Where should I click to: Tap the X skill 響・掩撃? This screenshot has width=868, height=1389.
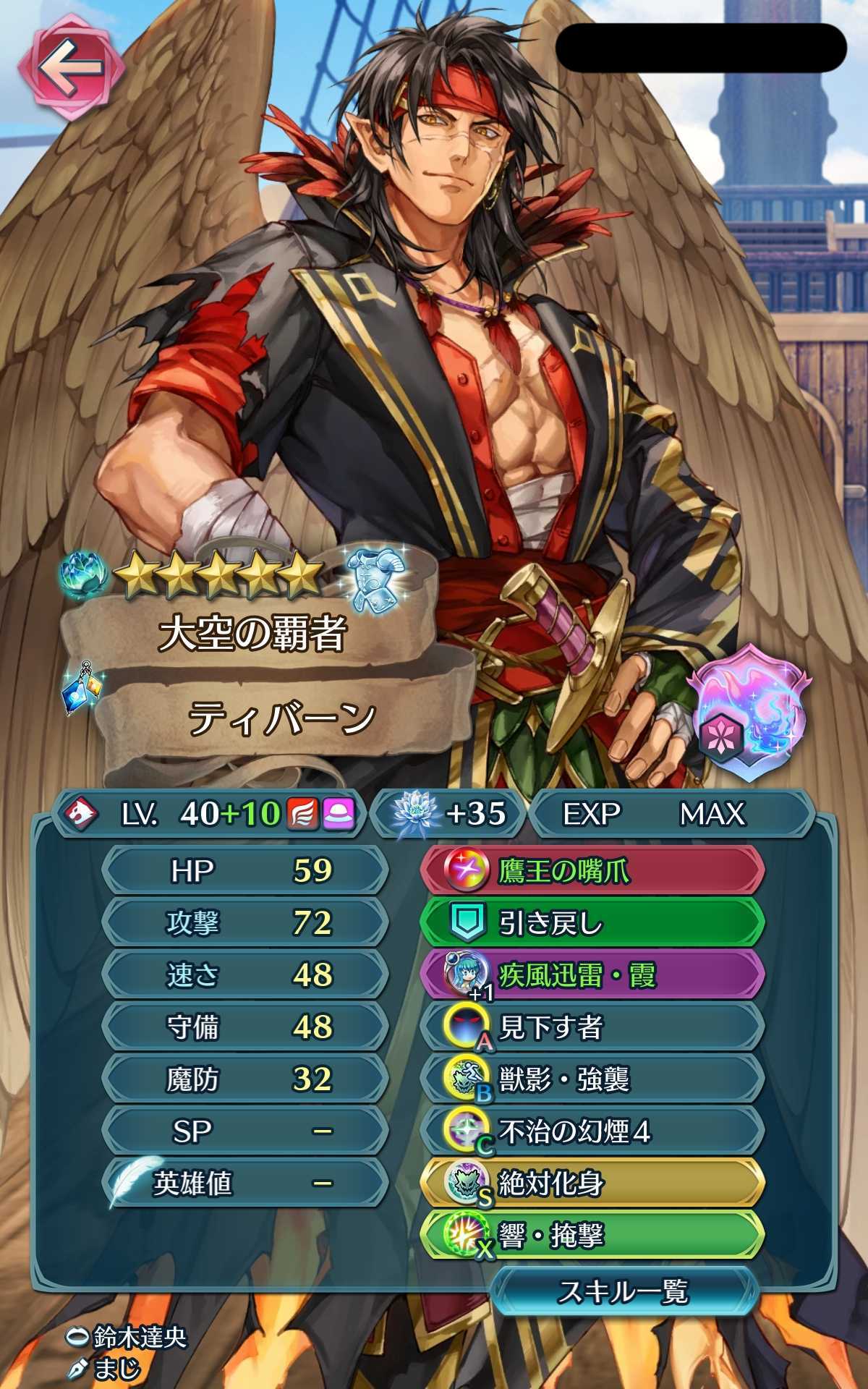[x=592, y=1236]
